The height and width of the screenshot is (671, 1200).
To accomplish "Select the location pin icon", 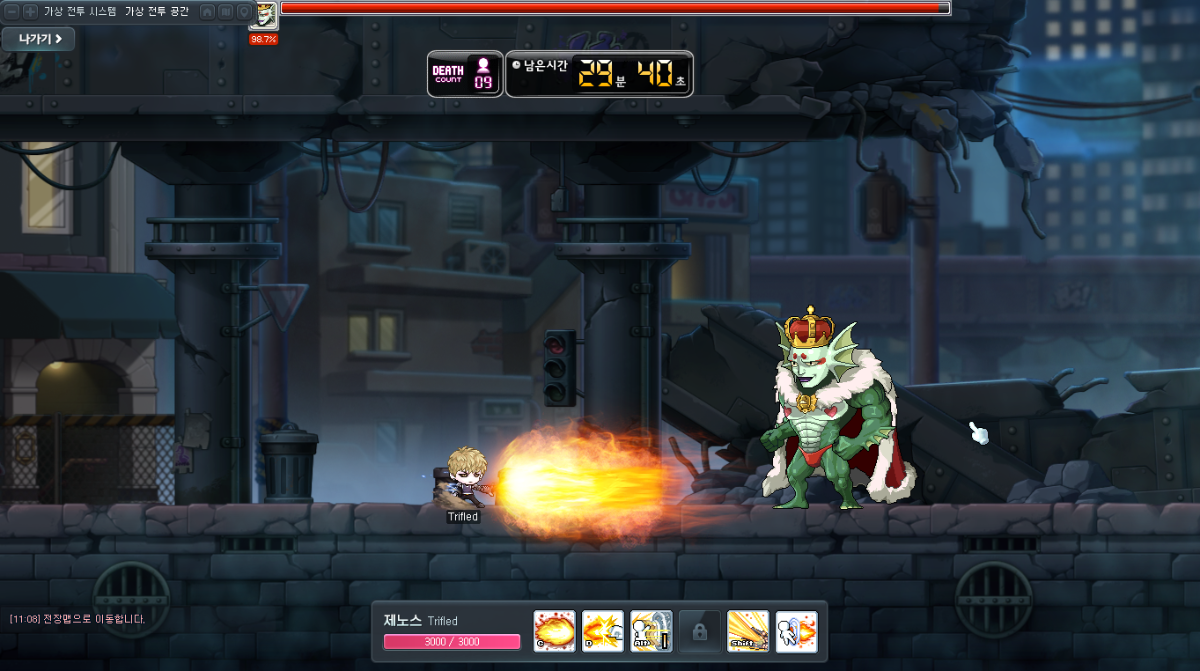I will tap(243, 11).
